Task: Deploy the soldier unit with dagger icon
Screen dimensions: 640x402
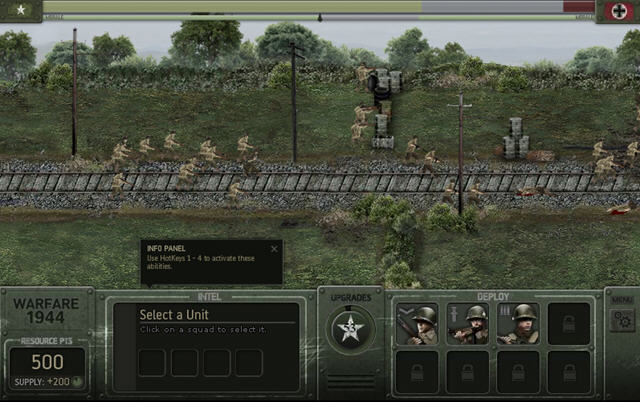Action: click(x=467, y=325)
